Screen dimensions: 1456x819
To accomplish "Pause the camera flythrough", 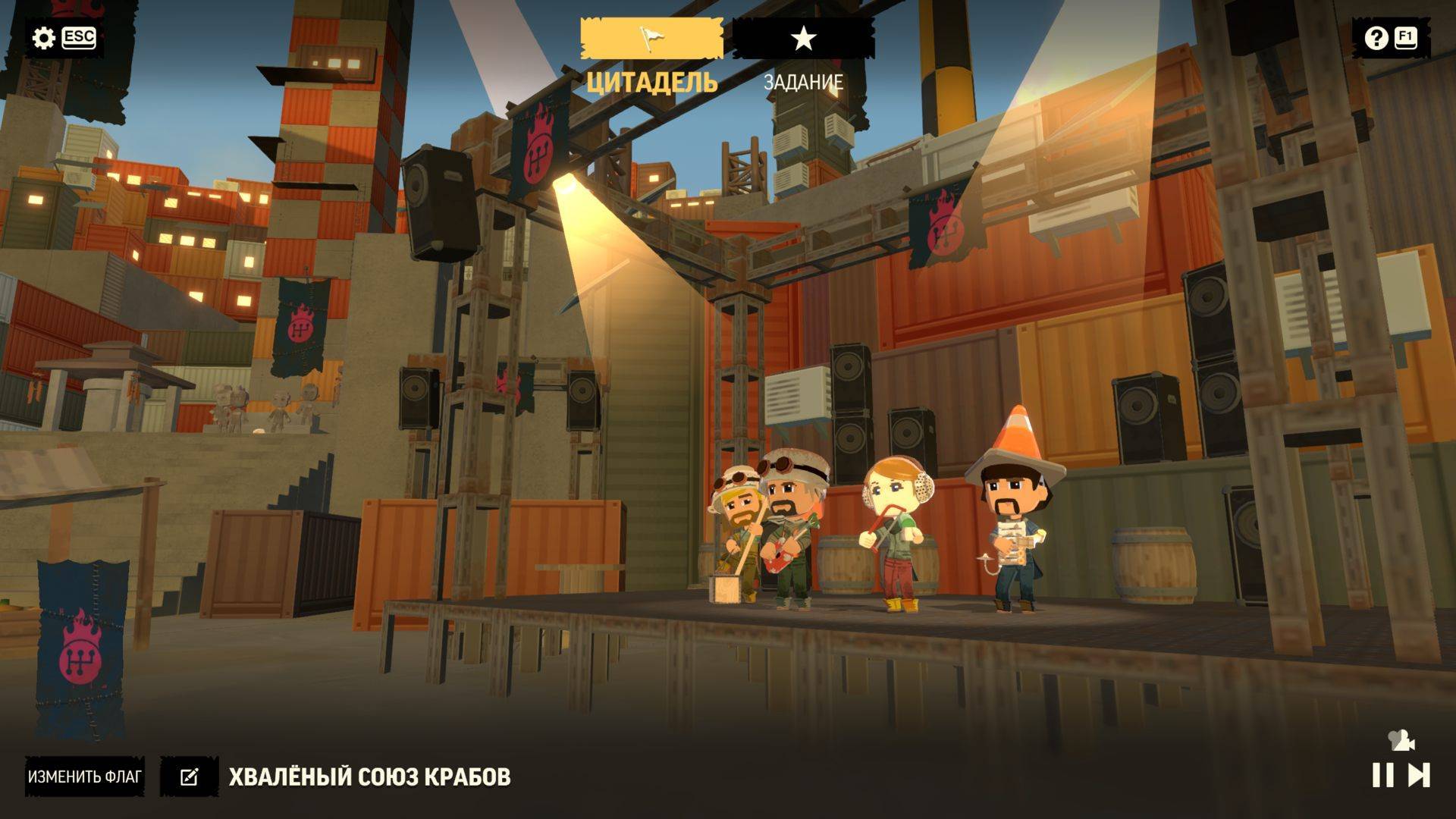I will 1382,775.
